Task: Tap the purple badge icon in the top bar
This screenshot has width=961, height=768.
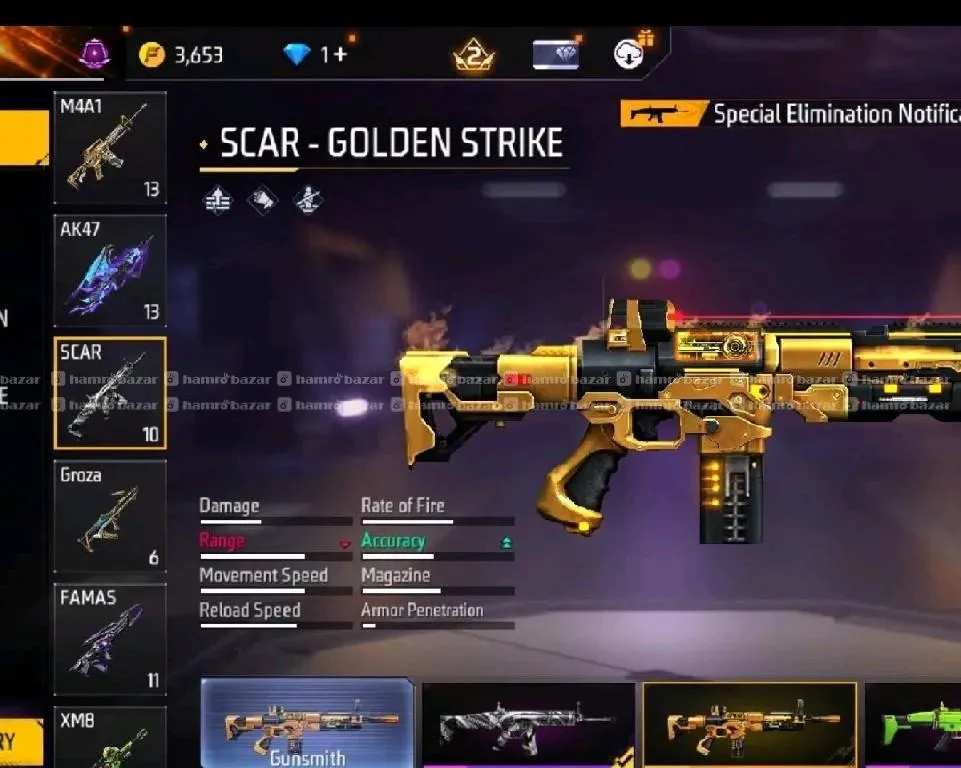Action: tap(94, 54)
